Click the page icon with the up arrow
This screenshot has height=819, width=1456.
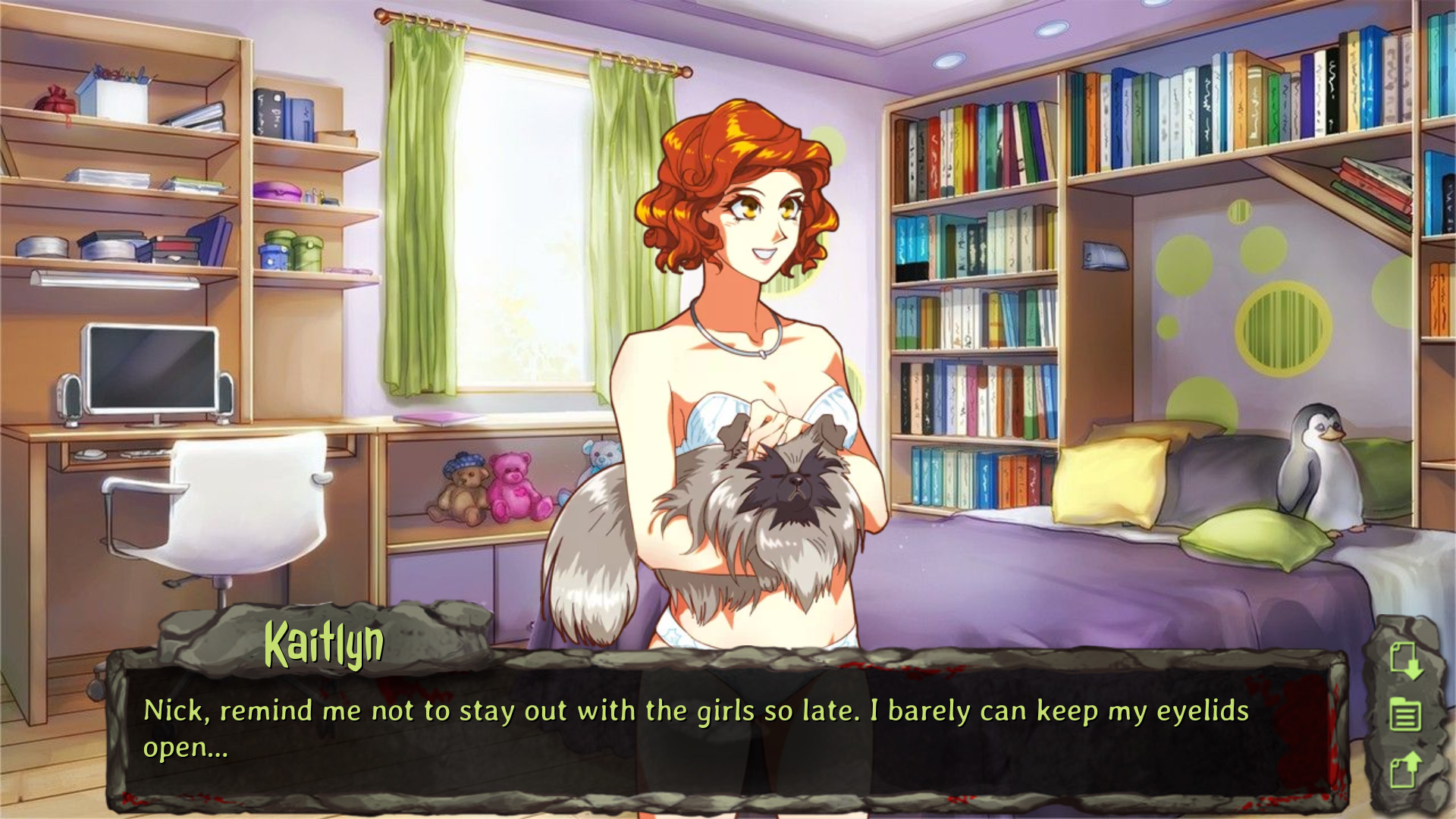[x=1405, y=769]
